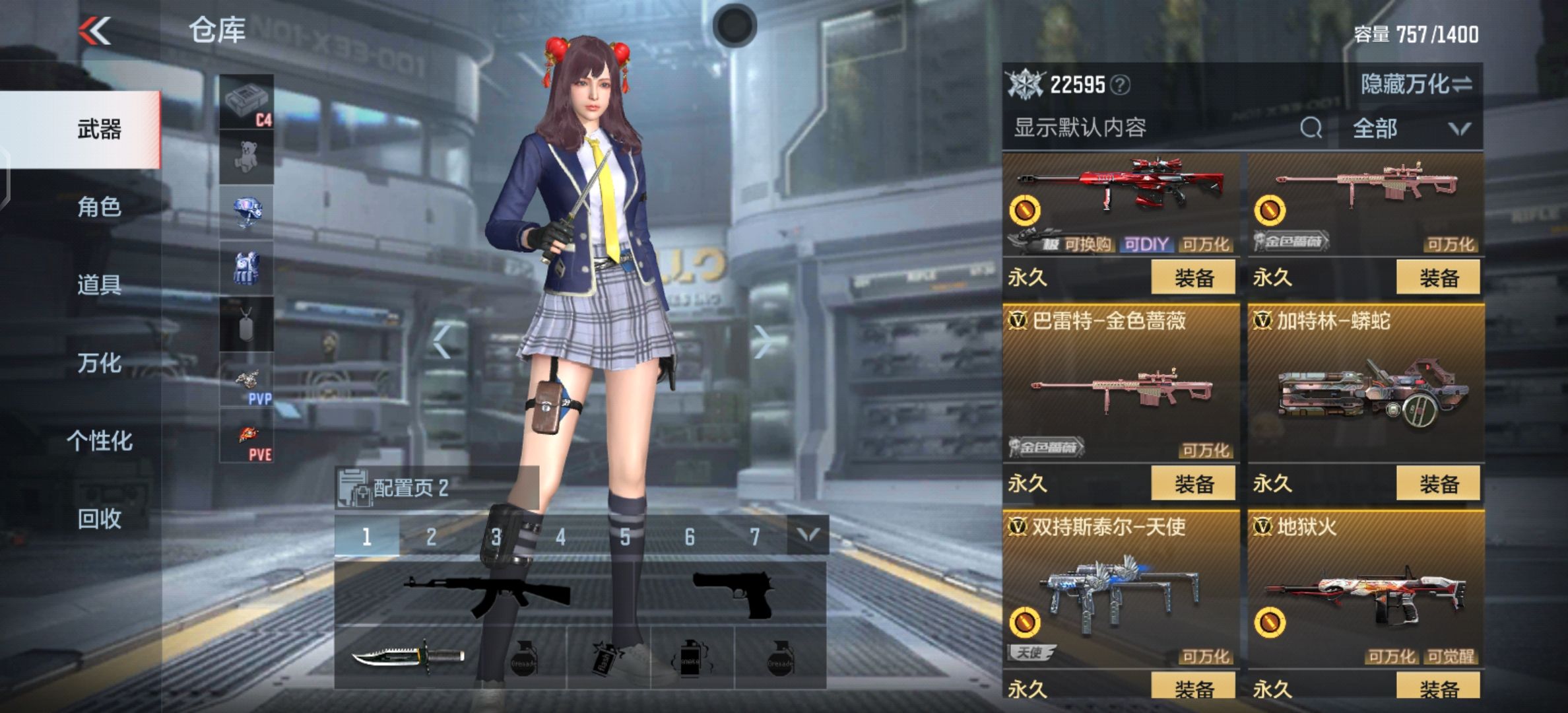
Task: Select the C4 equipment slot
Action: pyautogui.click(x=246, y=101)
